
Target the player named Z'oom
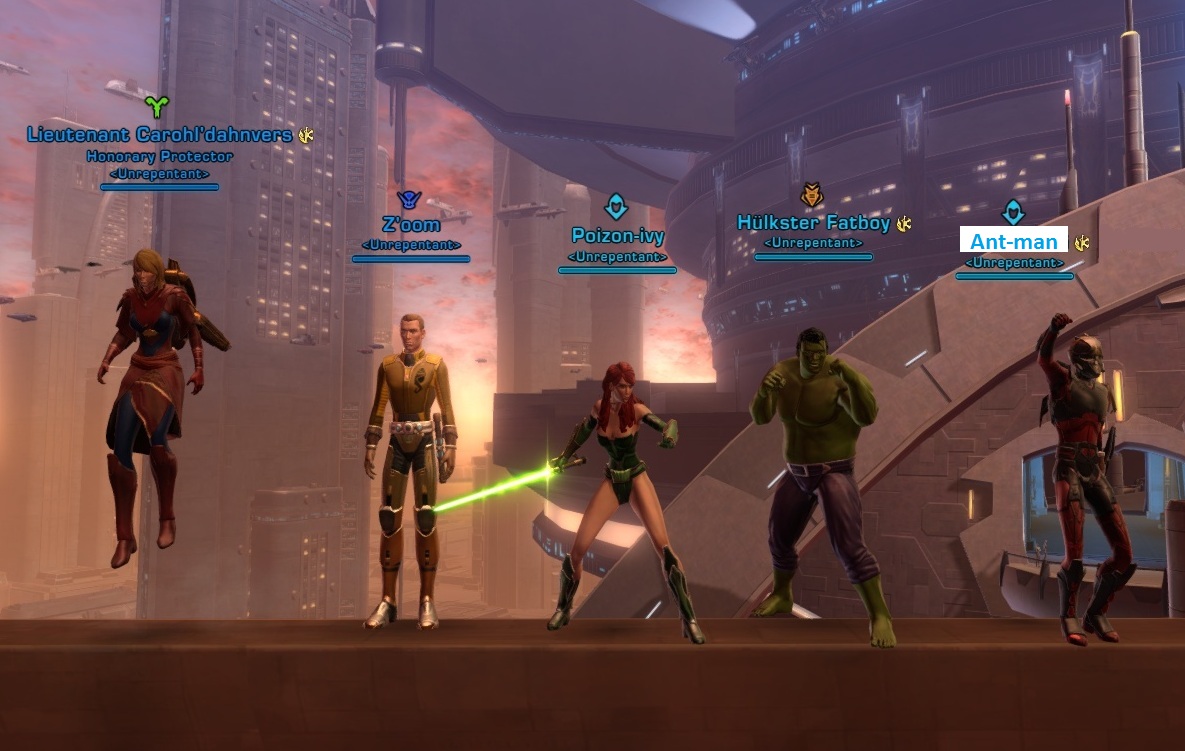(411, 225)
